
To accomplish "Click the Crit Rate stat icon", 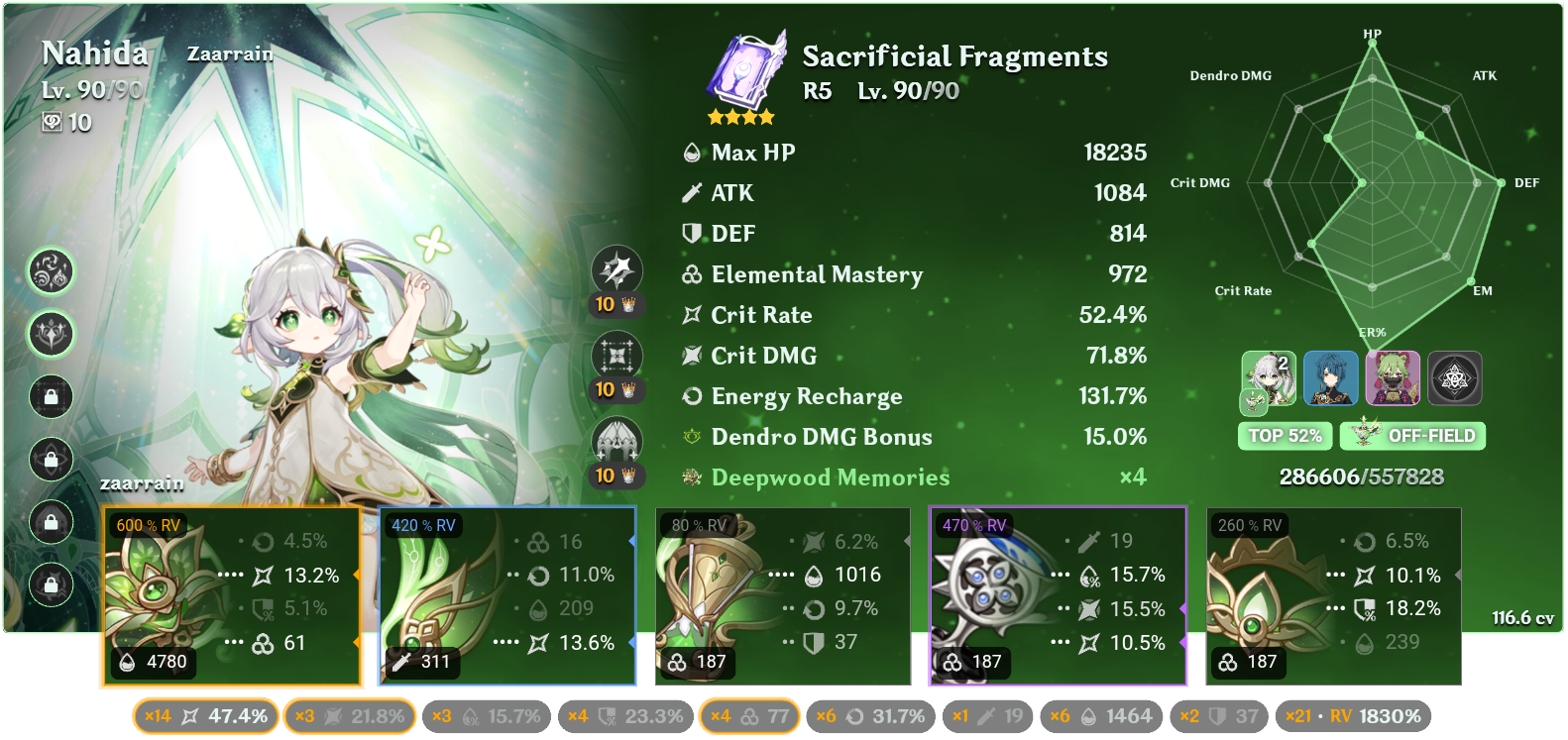I will (x=692, y=314).
